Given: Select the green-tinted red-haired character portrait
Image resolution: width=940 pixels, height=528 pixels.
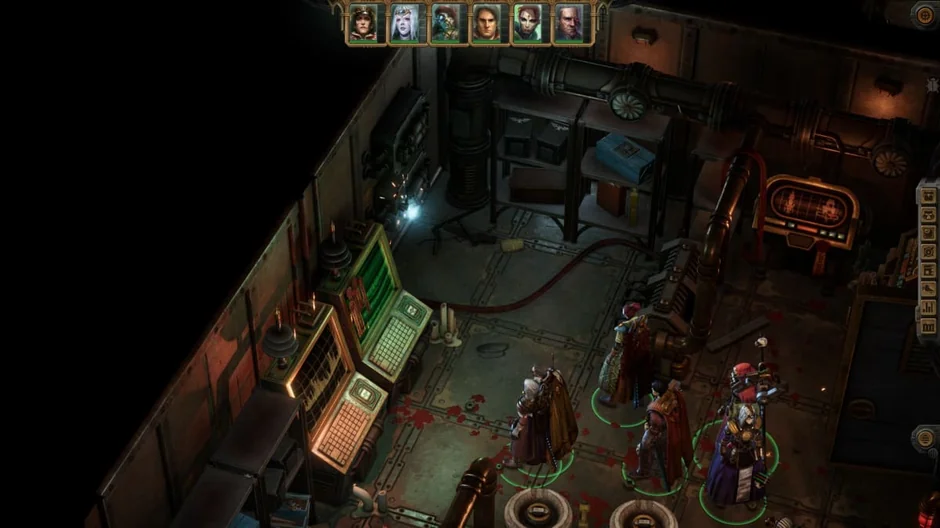Looking at the screenshot, I should click(530, 23).
